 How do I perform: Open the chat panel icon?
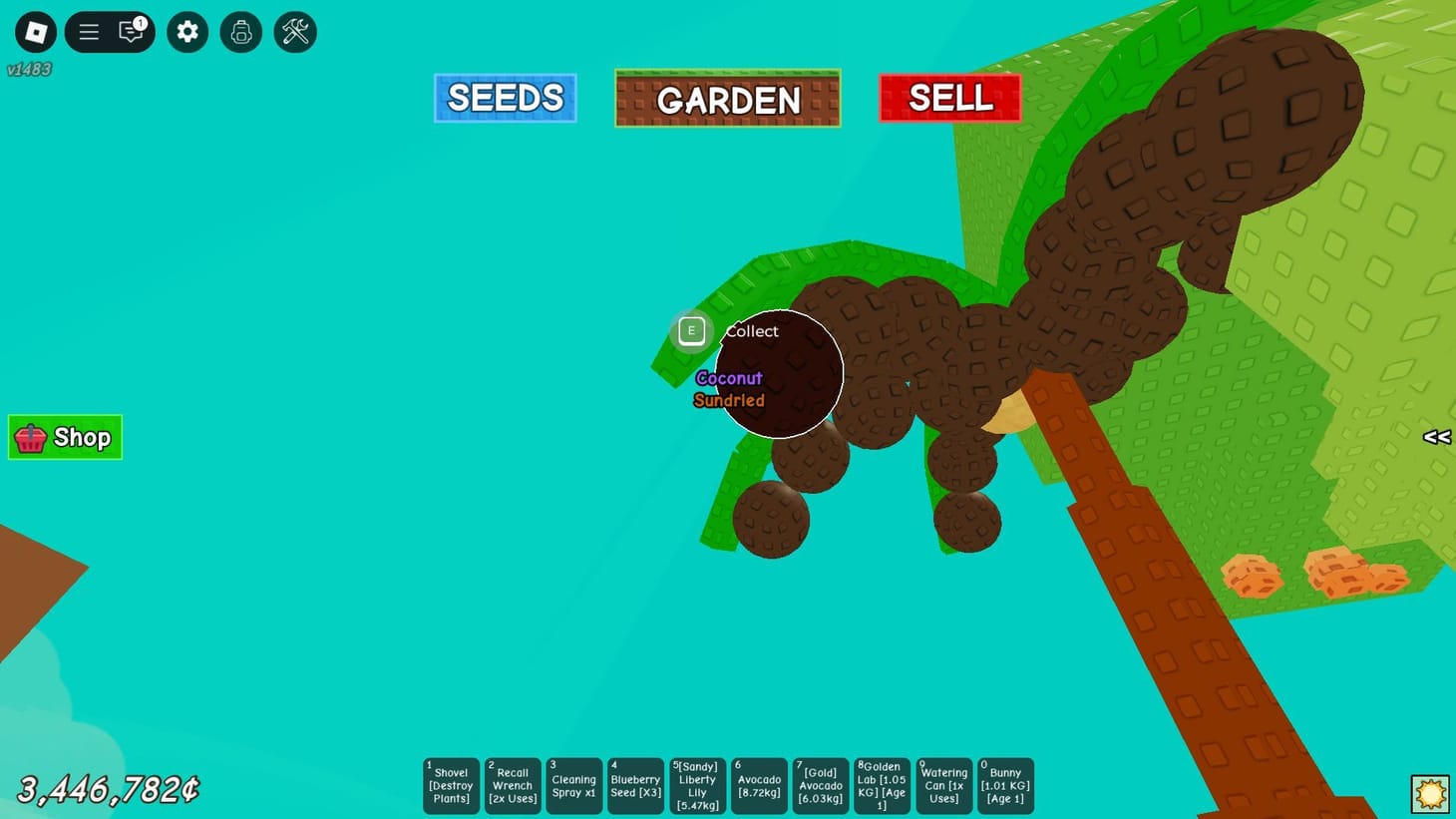130,31
